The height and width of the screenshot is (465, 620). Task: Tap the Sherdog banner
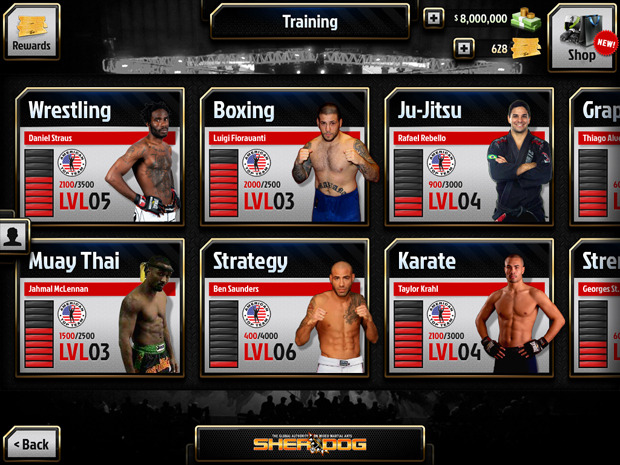(x=309, y=443)
